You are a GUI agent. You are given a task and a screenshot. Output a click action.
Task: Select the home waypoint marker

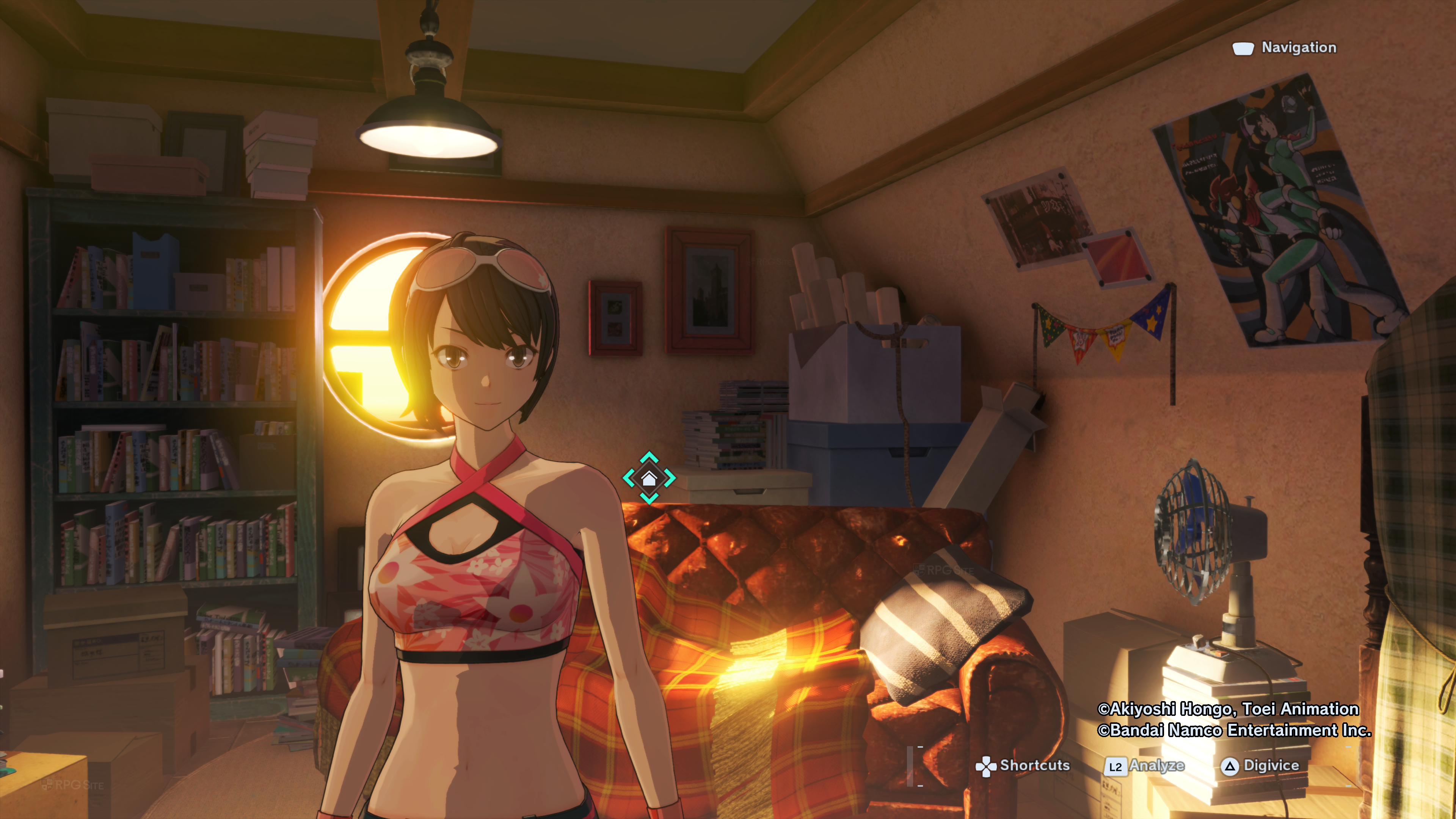(649, 478)
